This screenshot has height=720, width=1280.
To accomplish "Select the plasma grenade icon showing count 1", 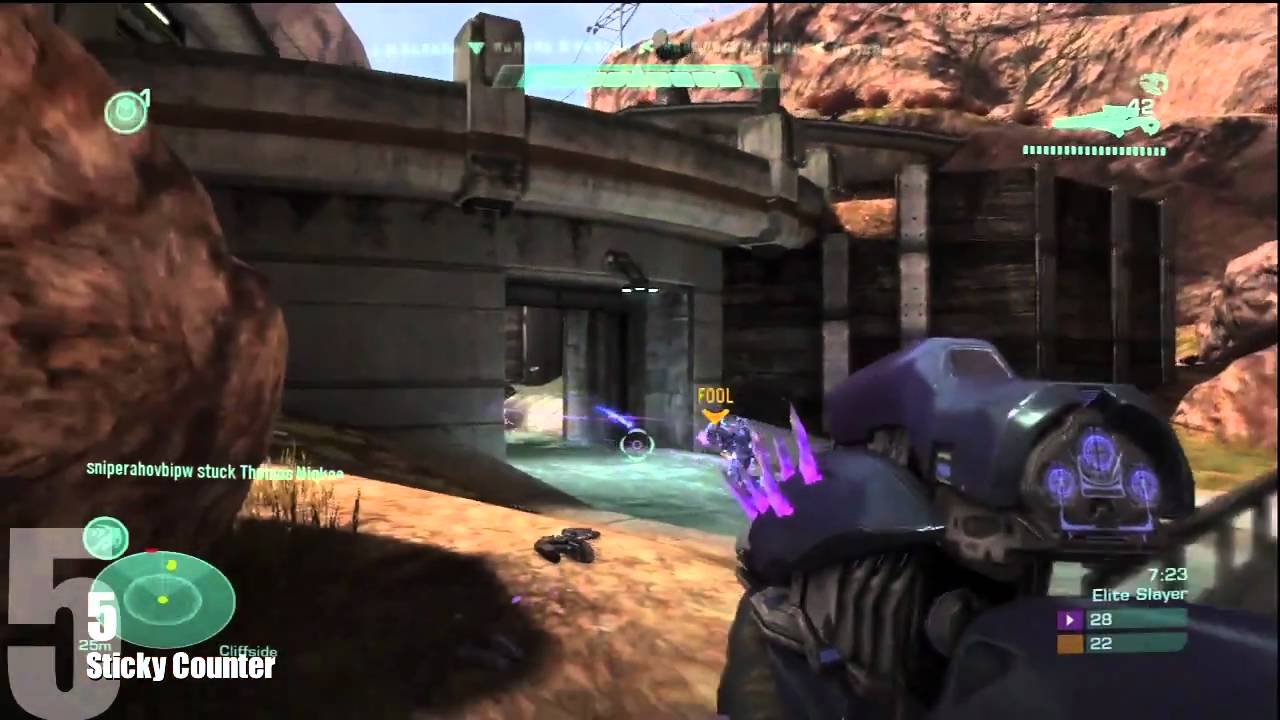I will click(x=124, y=110).
